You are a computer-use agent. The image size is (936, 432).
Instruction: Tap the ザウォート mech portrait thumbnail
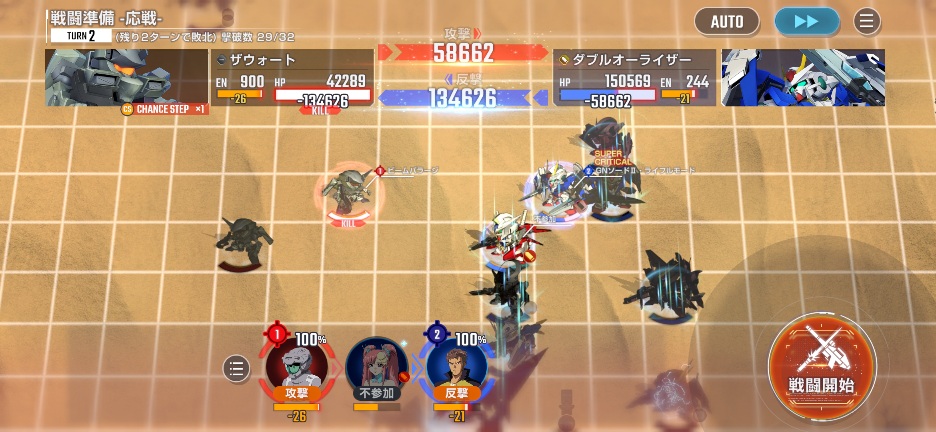tap(125, 77)
